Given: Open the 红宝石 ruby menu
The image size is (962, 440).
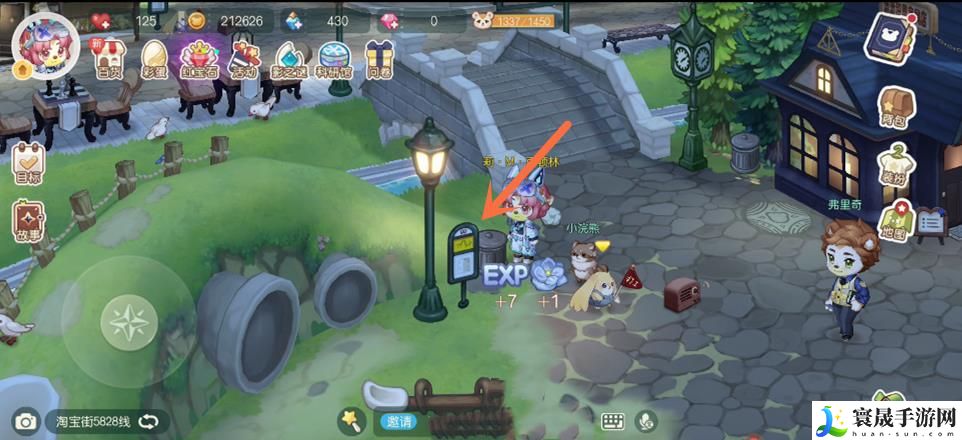Looking at the screenshot, I should click(x=199, y=58).
